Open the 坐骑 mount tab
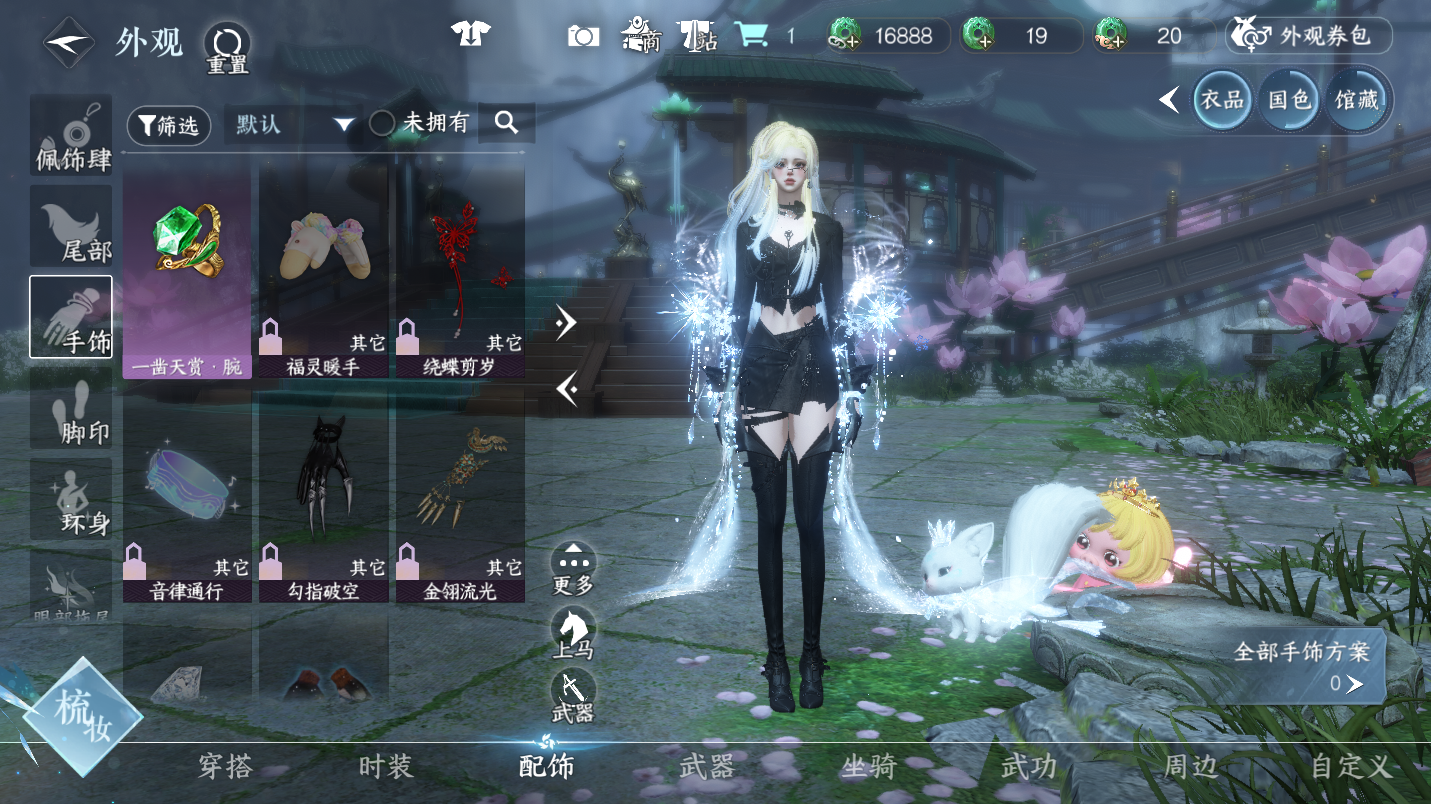This screenshot has height=804, width=1431. 868,767
